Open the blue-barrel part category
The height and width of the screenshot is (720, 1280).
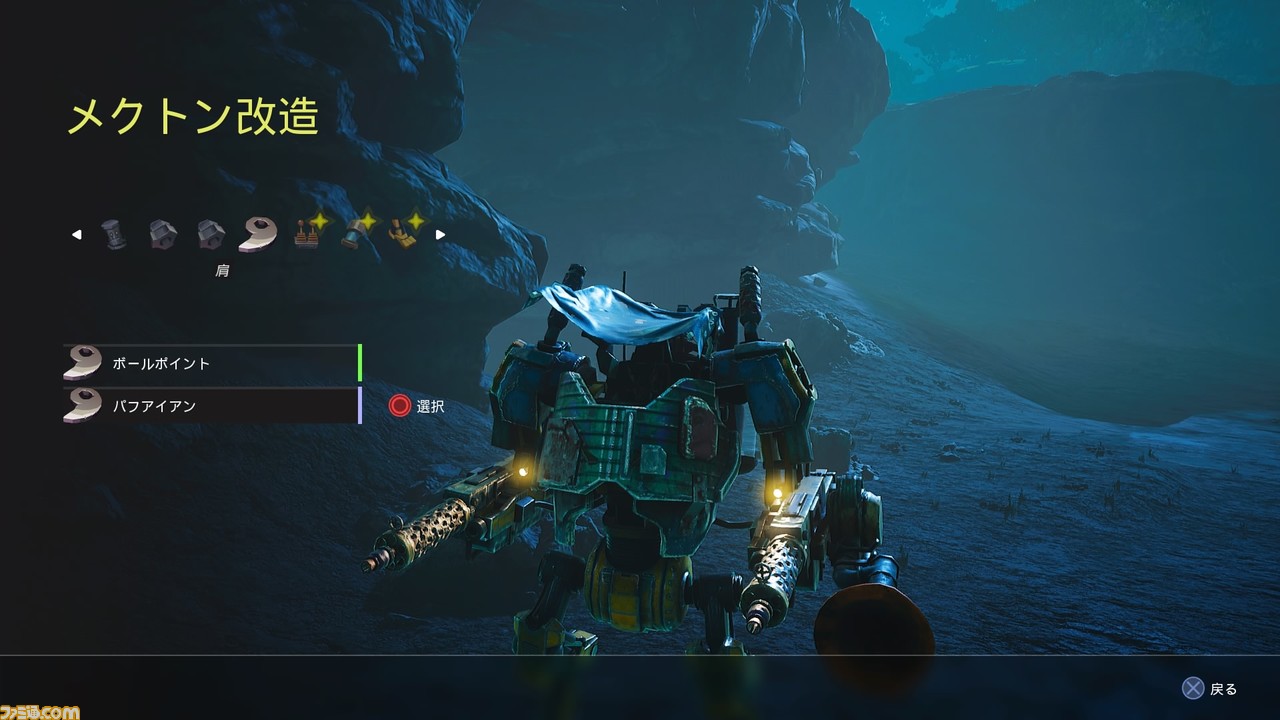(x=355, y=235)
